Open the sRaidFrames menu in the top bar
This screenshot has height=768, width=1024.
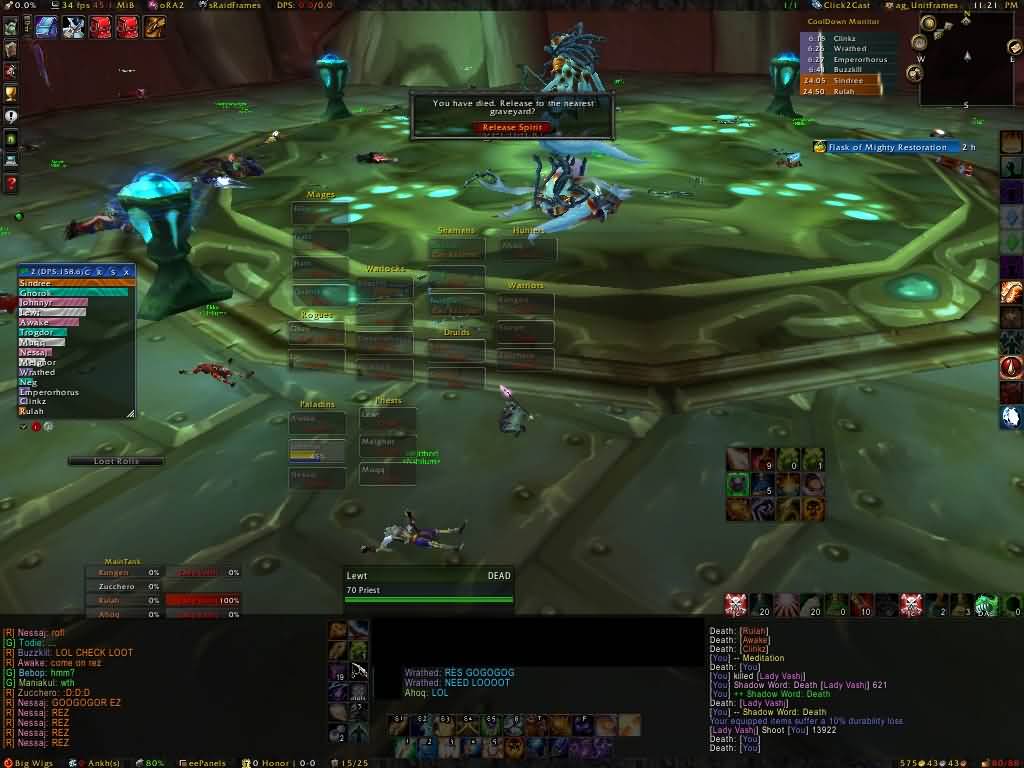(x=230, y=5)
